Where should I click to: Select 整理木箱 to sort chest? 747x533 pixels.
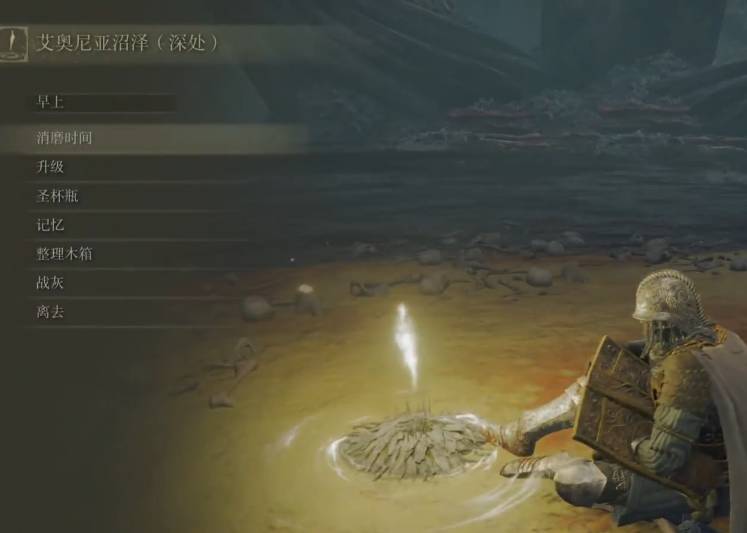coord(65,254)
